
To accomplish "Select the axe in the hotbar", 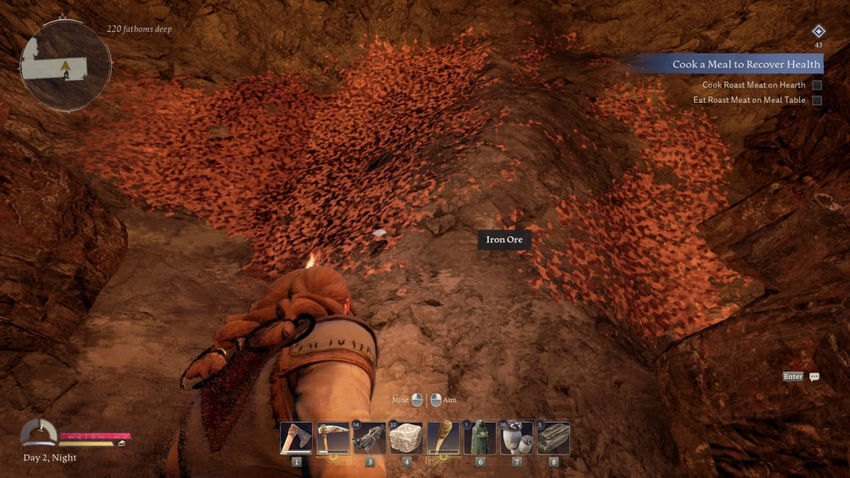I will (297, 438).
